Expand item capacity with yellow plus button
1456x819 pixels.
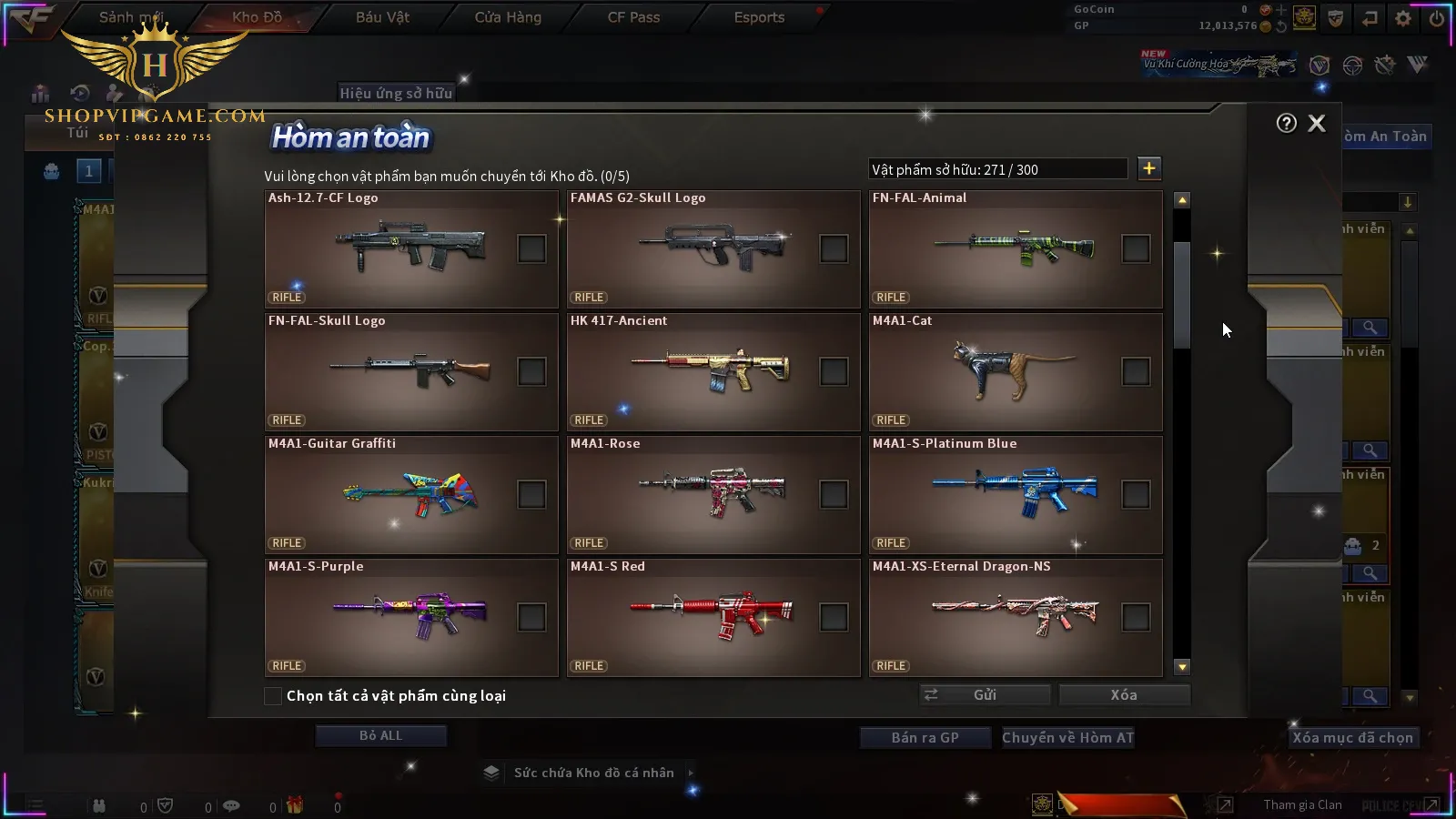click(1148, 168)
